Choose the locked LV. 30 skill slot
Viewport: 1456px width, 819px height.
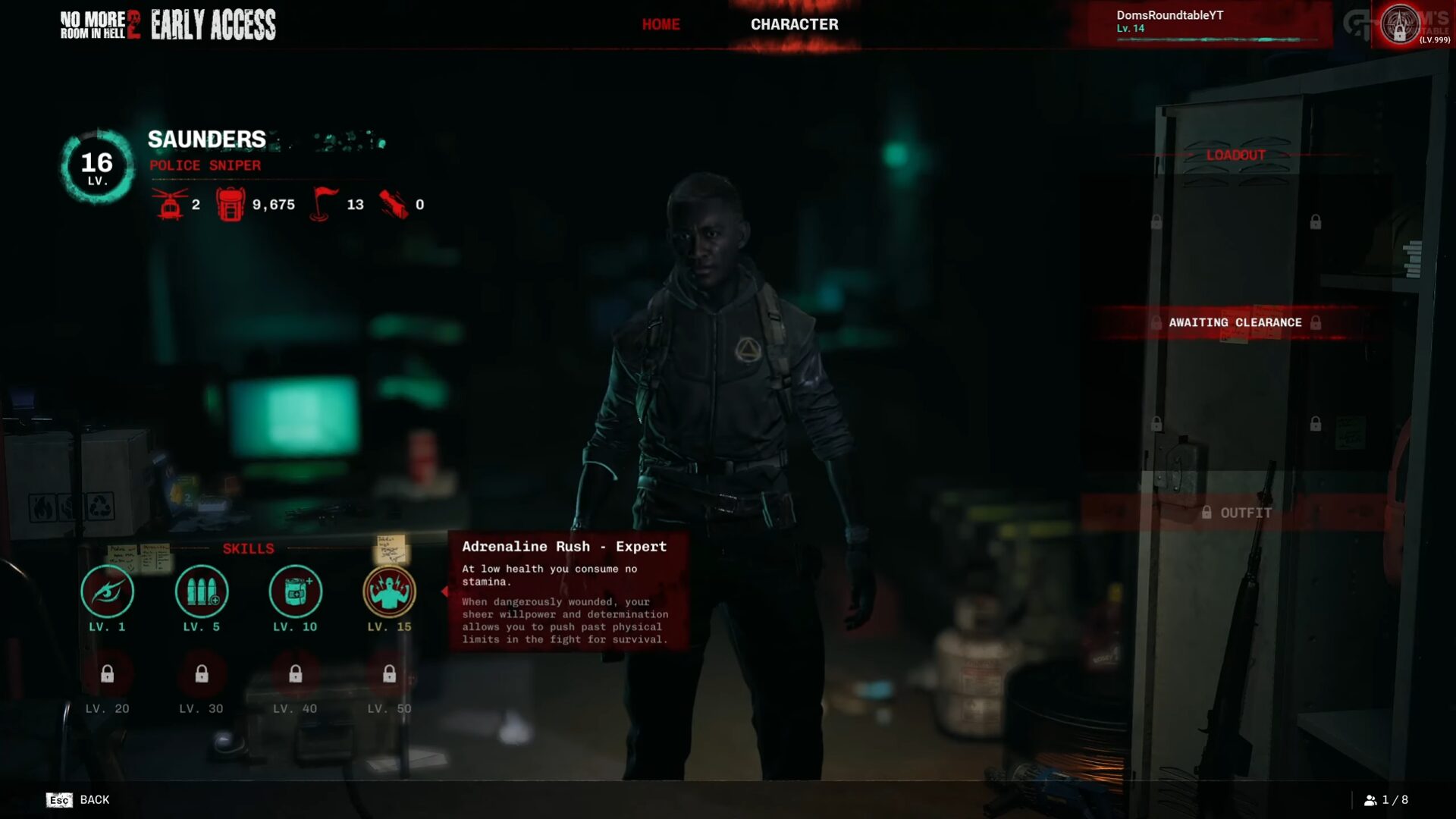click(x=201, y=674)
